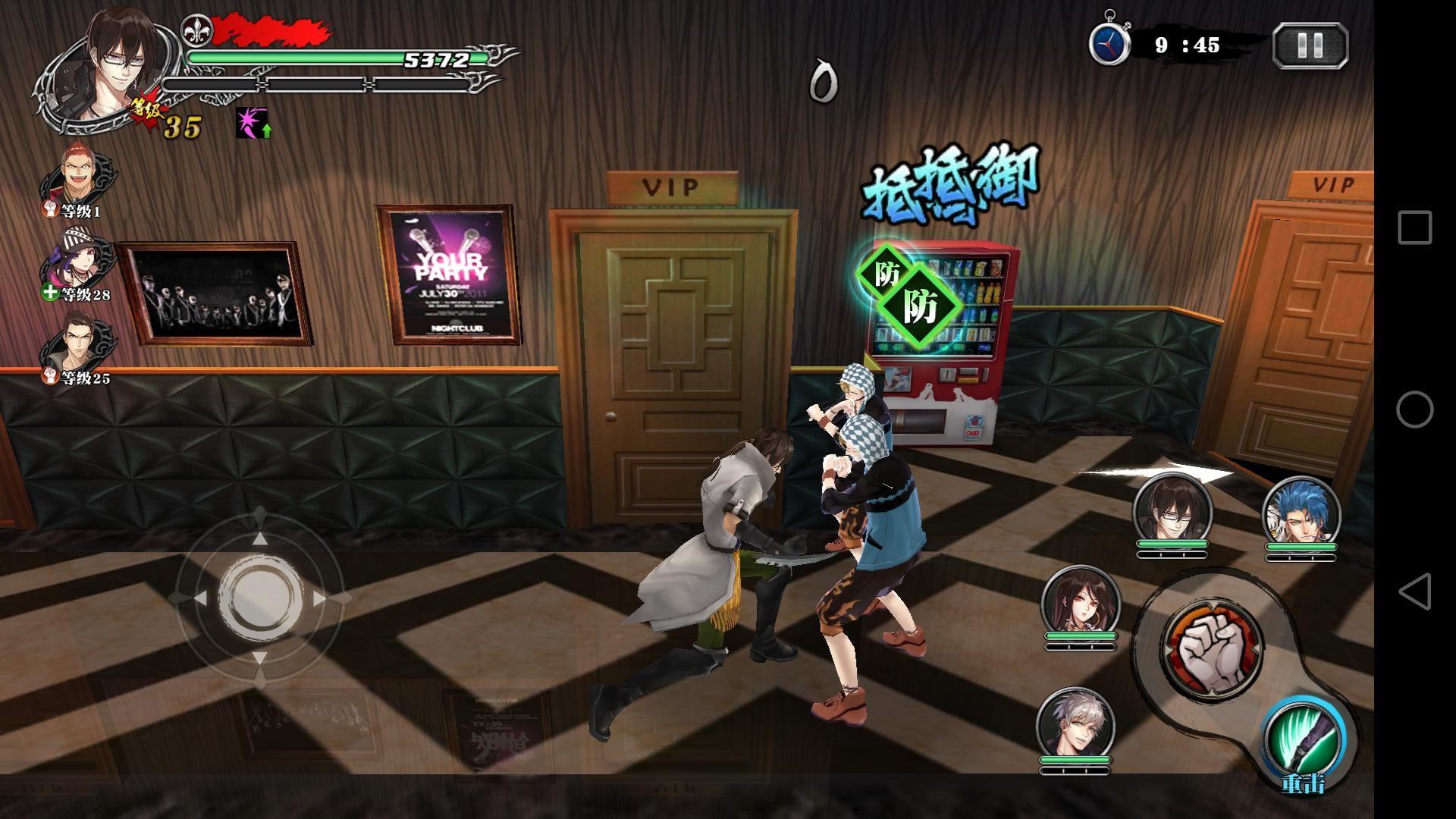Tap the Android home circle button

click(x=1414, y=409)
